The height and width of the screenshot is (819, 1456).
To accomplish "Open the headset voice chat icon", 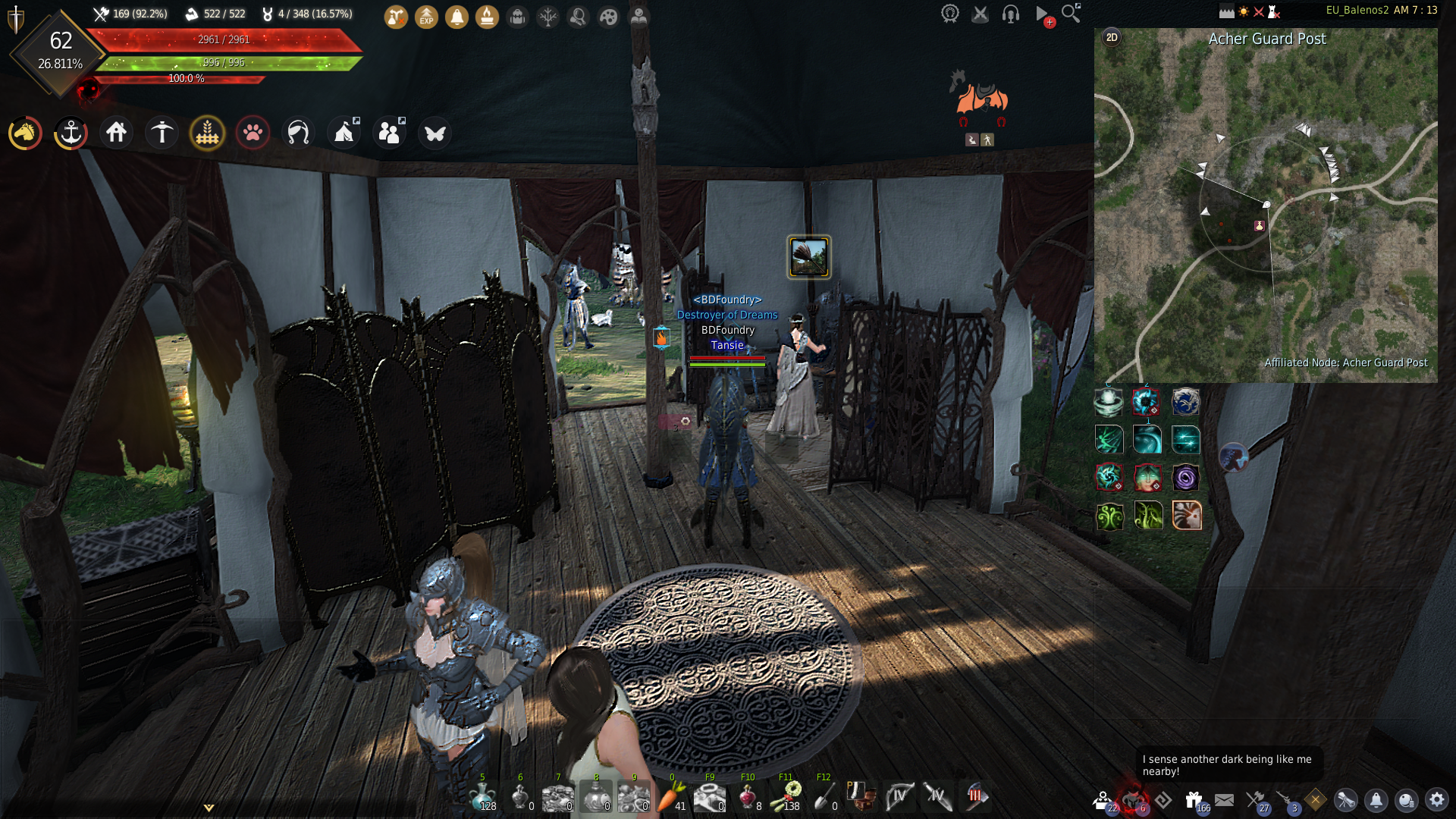I will pyautogui.click(x=1010, y=14).
